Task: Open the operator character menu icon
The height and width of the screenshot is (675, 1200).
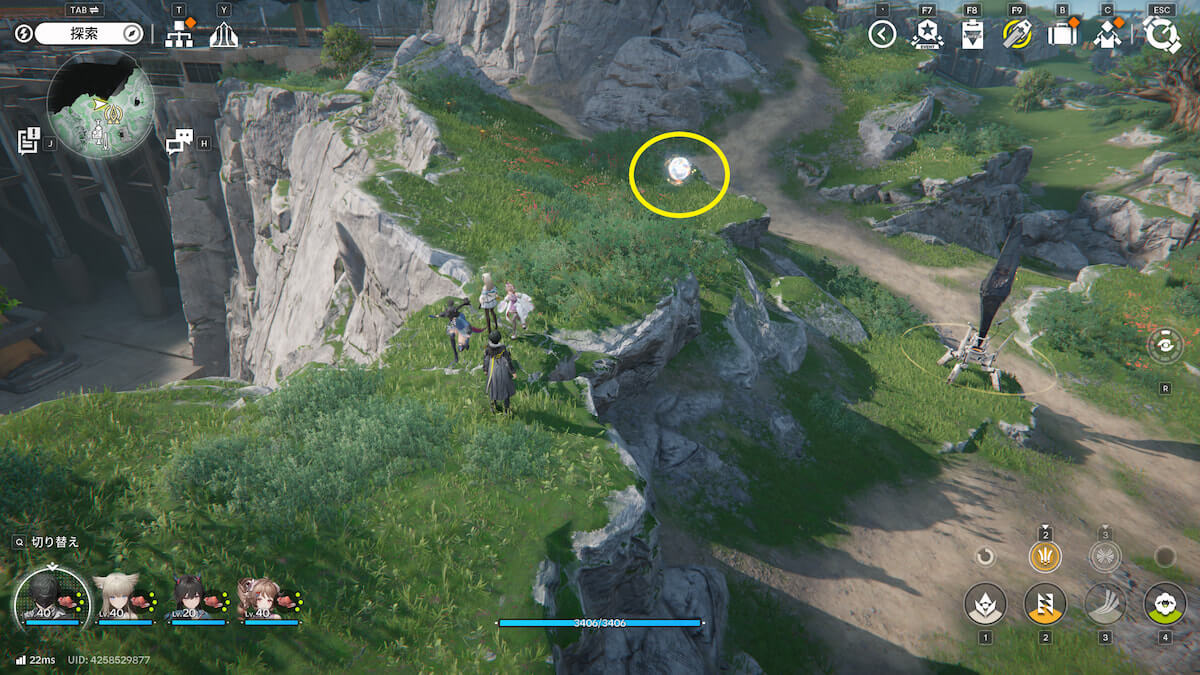Action: [x=1107, y=35]
